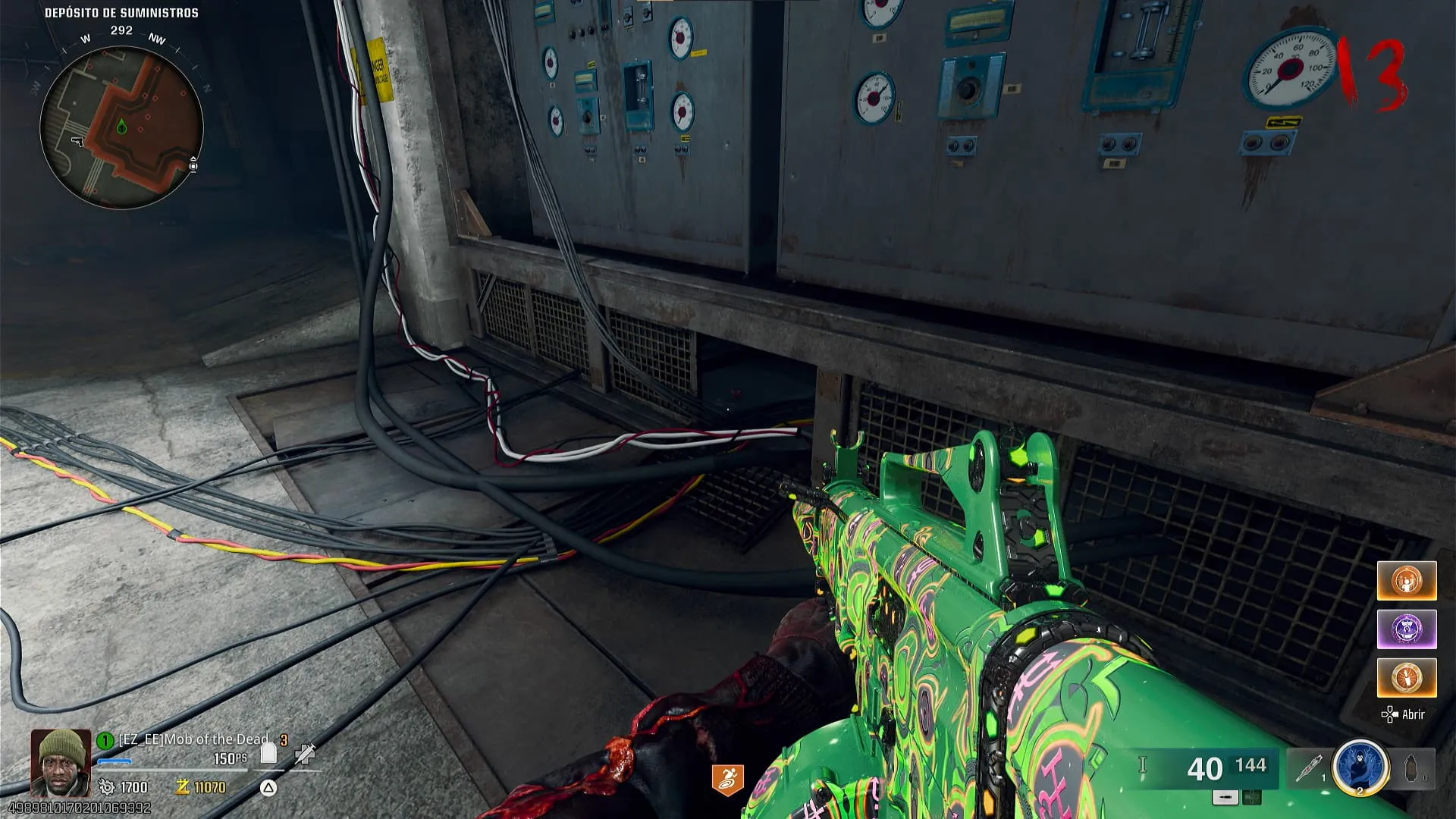The width and height of the screenshot is (1456, 819).
Task: Select the purple GobbleGum icon
Action: coord(1406,629)
